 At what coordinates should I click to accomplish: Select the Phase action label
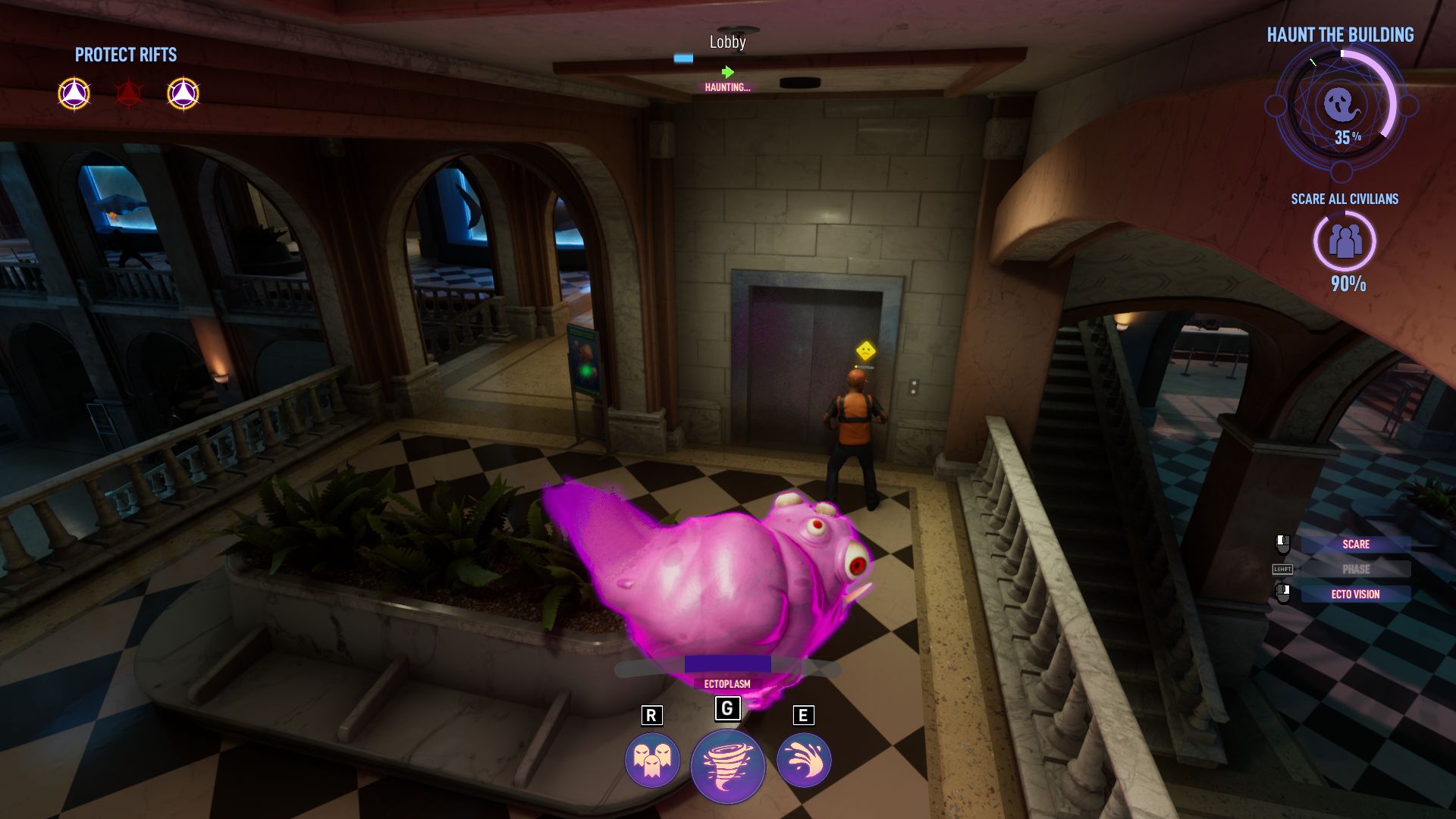pos(1355,570)
